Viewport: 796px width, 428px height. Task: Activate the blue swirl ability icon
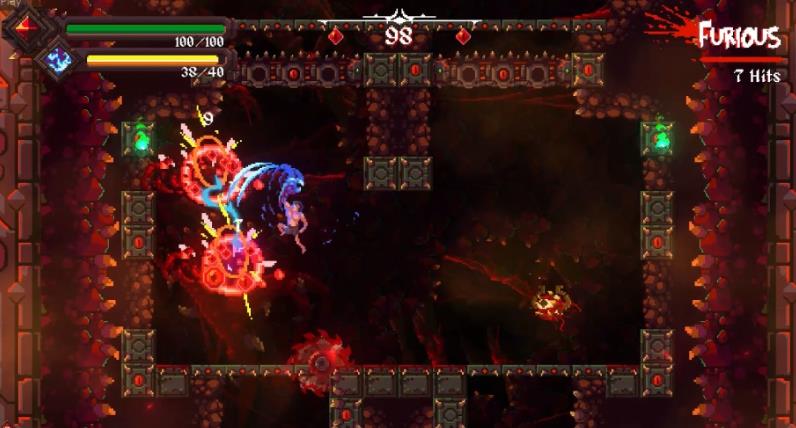tap(59, 59)
